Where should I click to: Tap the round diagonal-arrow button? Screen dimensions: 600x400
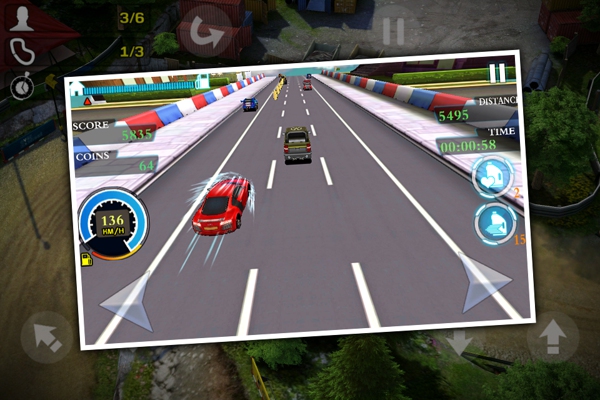pyautogui.click(x=46, y=337)
